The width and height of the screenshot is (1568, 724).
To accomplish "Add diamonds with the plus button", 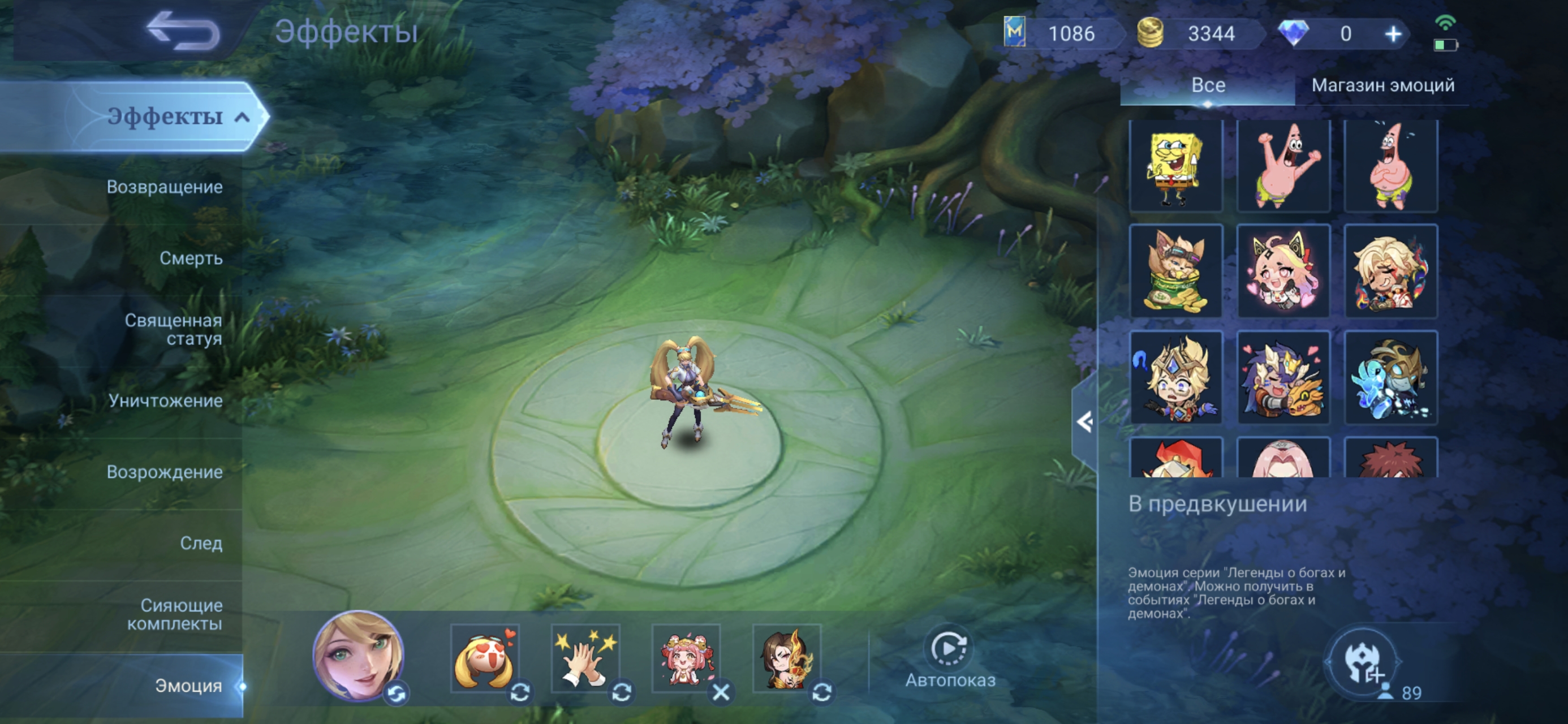I will [1393, 34].
